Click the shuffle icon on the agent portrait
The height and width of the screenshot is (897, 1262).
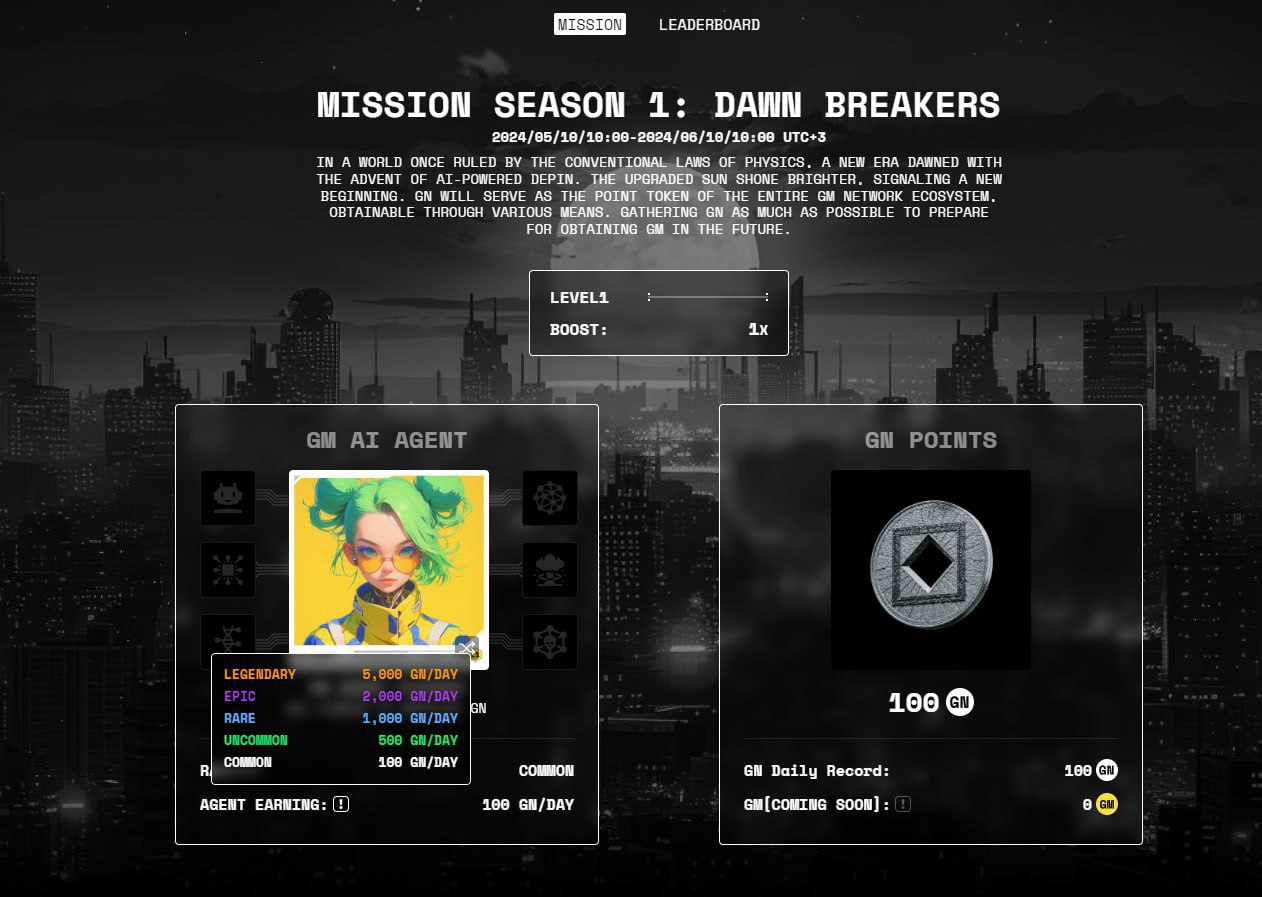(466, 647)
